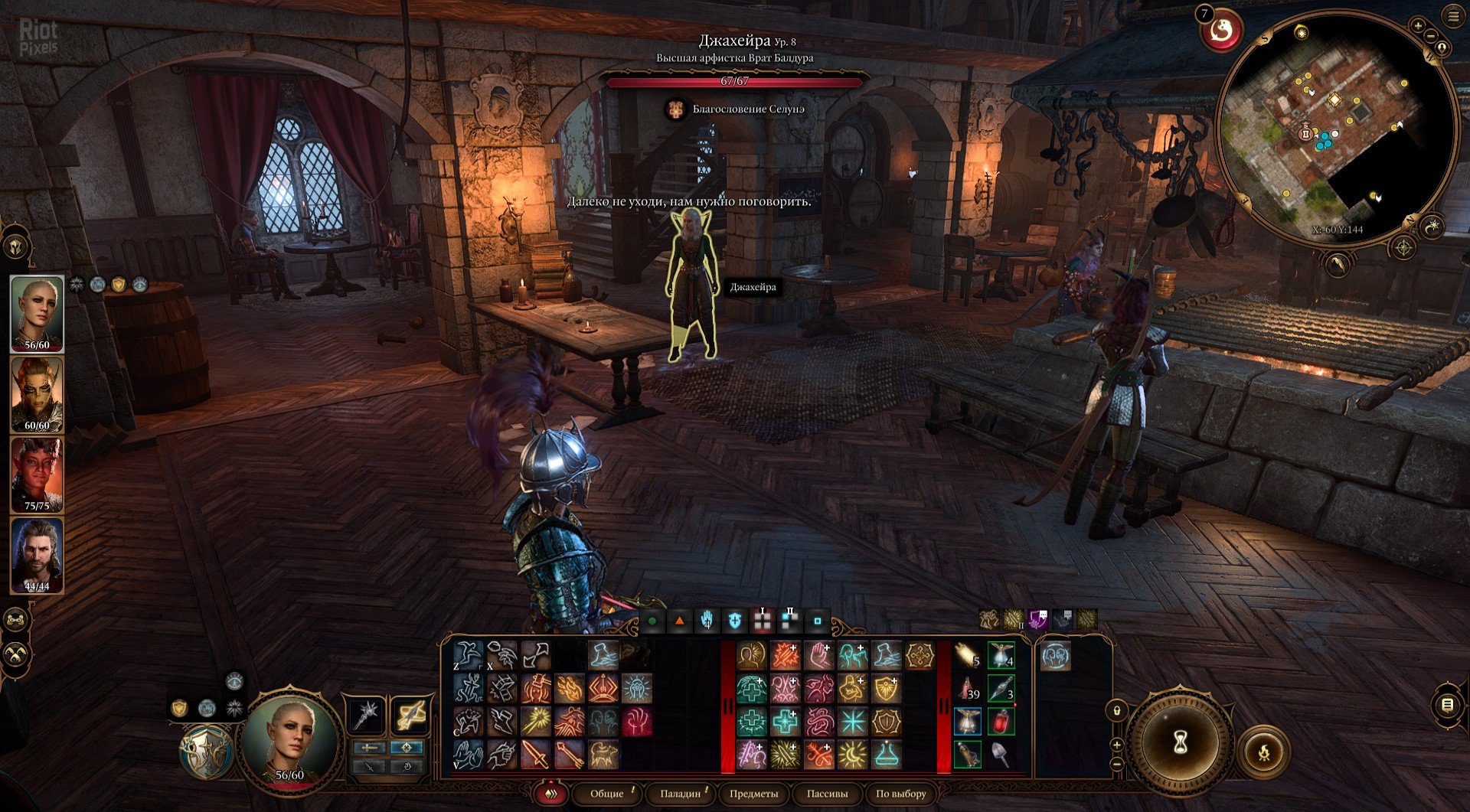This screenshot has width=1470, height=812.
Task: Activate the arrow ranged attack icon
Action: pyautogui.click(x=569, y=754)
